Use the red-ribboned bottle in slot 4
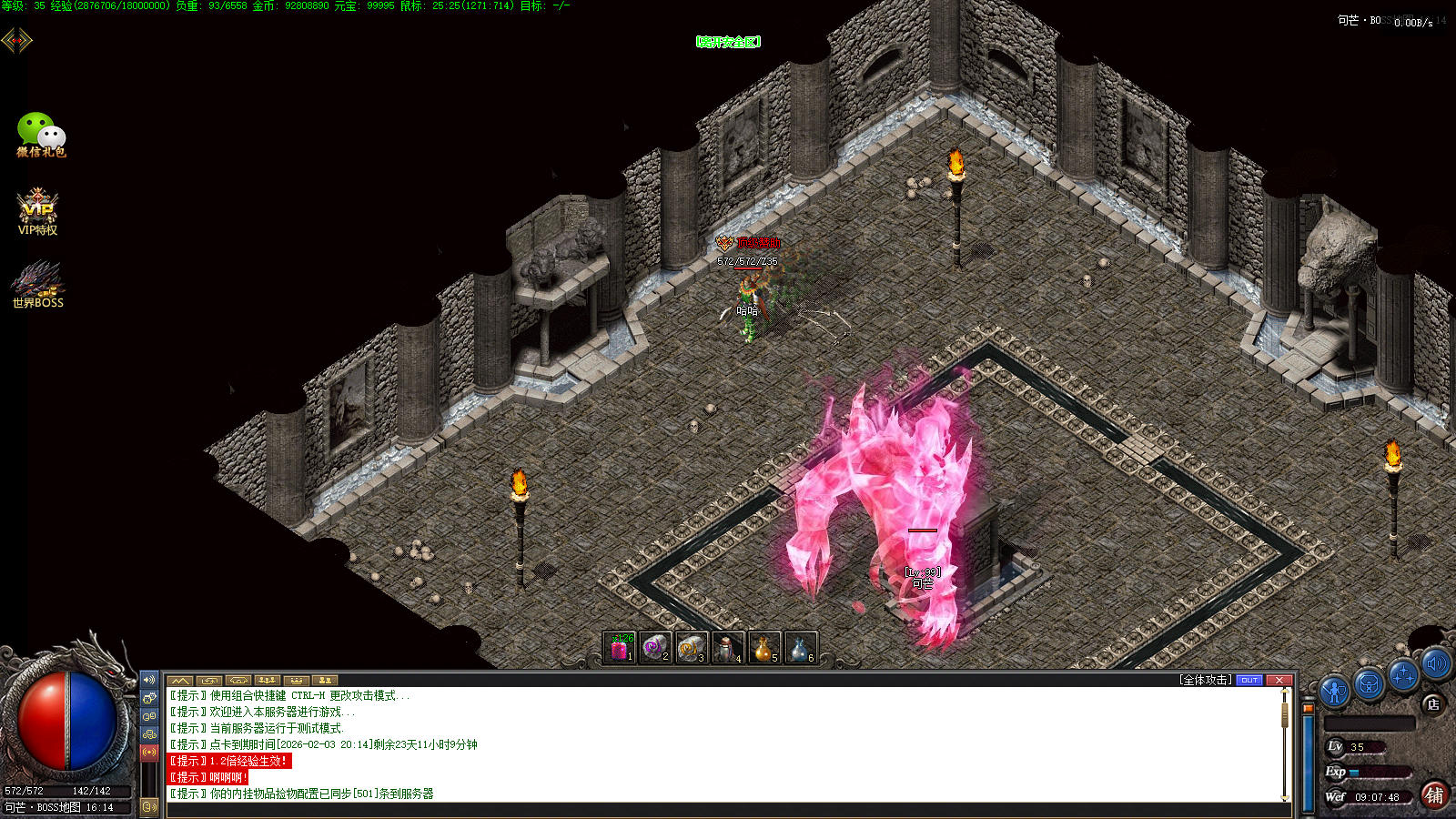The image size is (1456, 819). coord(728,648)
